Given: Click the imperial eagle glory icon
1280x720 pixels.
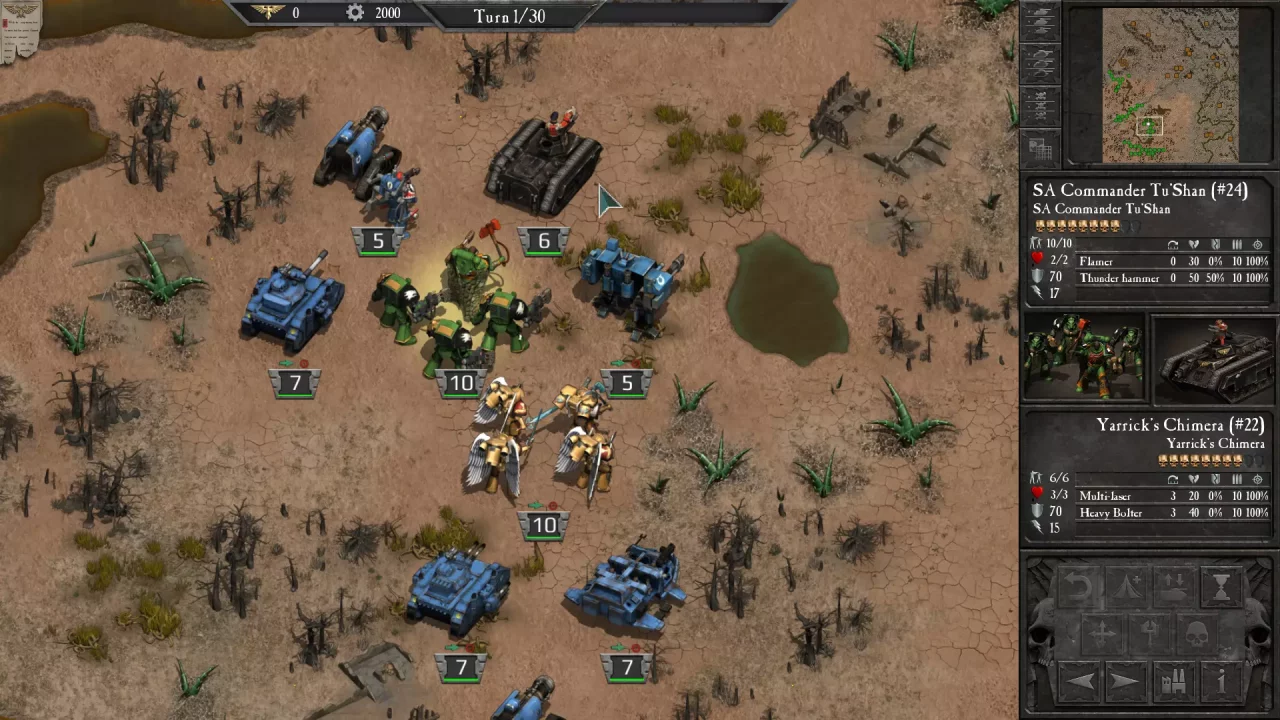Looking at the screenshot, I should [x=268, y=13].
